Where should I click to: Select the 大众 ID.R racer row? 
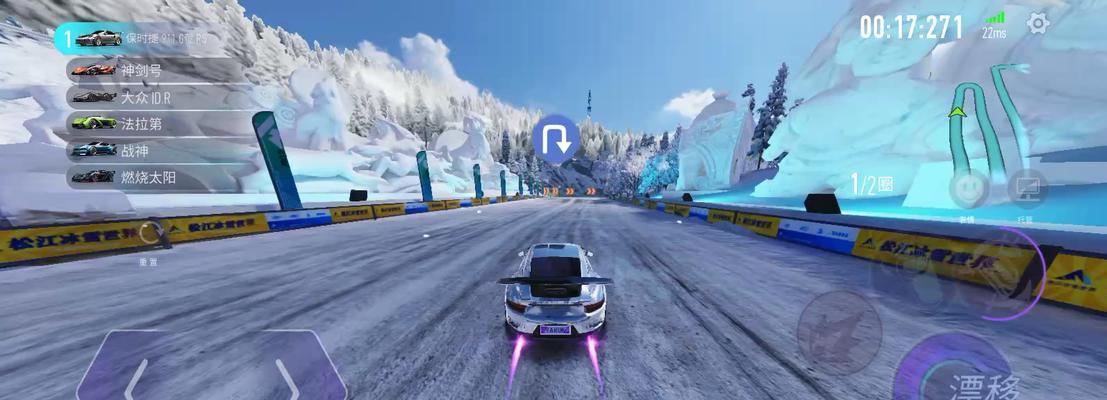155,97
